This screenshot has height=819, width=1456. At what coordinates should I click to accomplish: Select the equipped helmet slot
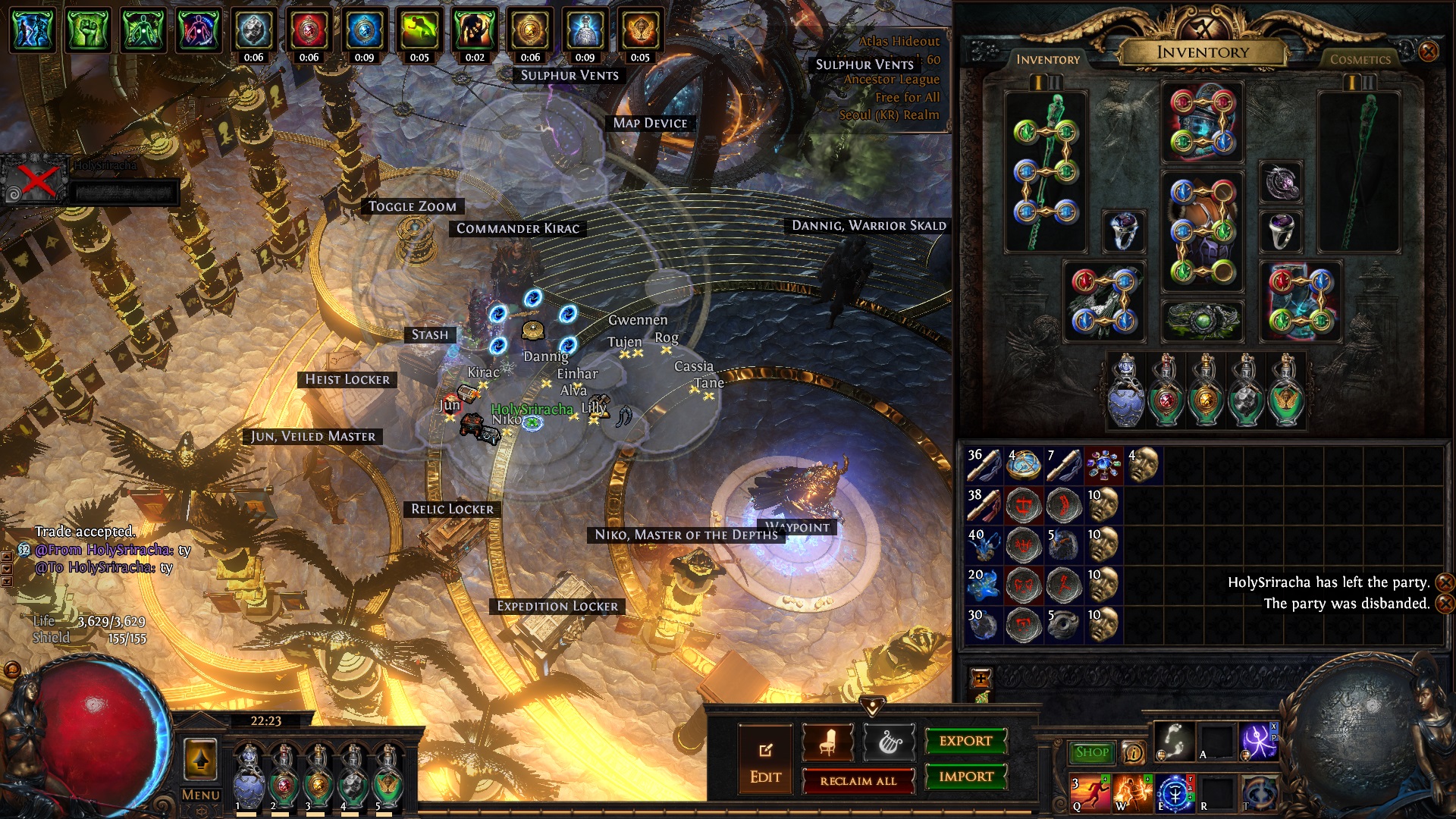click(x=1202, y=123)
